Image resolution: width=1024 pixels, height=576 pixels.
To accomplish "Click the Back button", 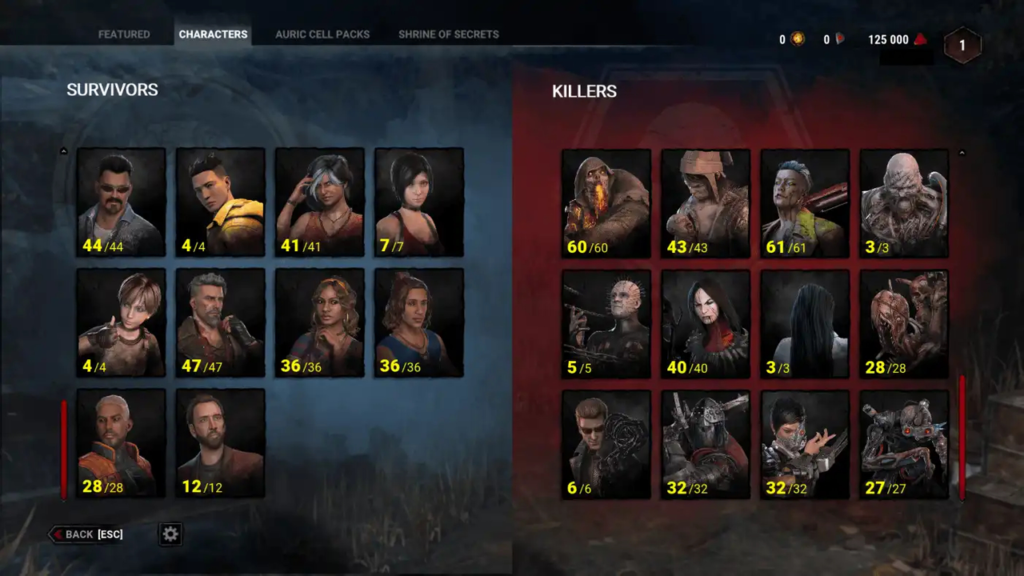I will 87,534.
